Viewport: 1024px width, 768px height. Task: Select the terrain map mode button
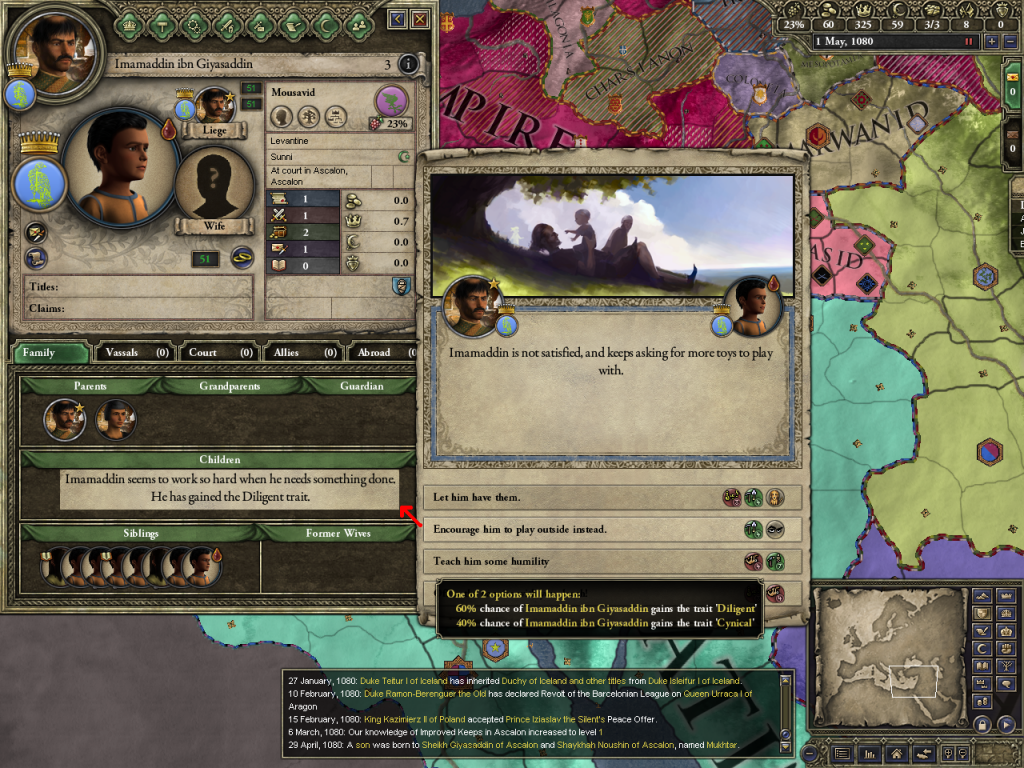point(981,597)
